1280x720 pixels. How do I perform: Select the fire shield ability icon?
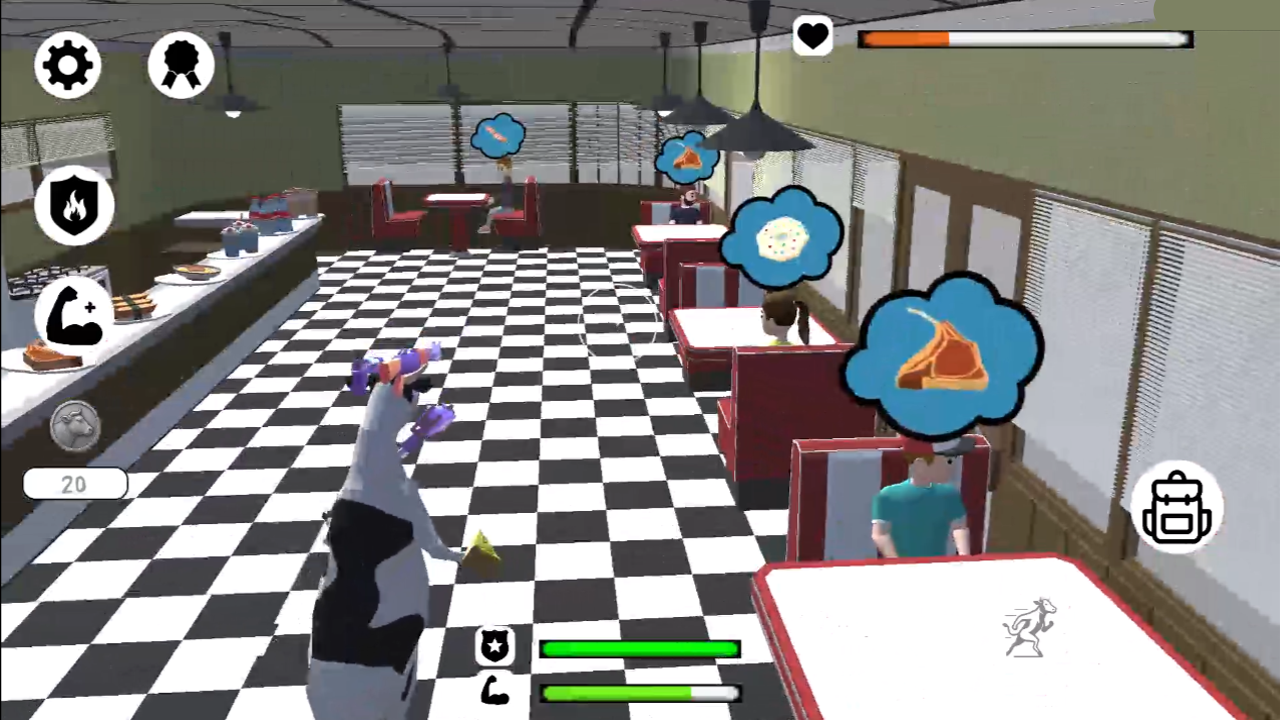tap(76, 205)
